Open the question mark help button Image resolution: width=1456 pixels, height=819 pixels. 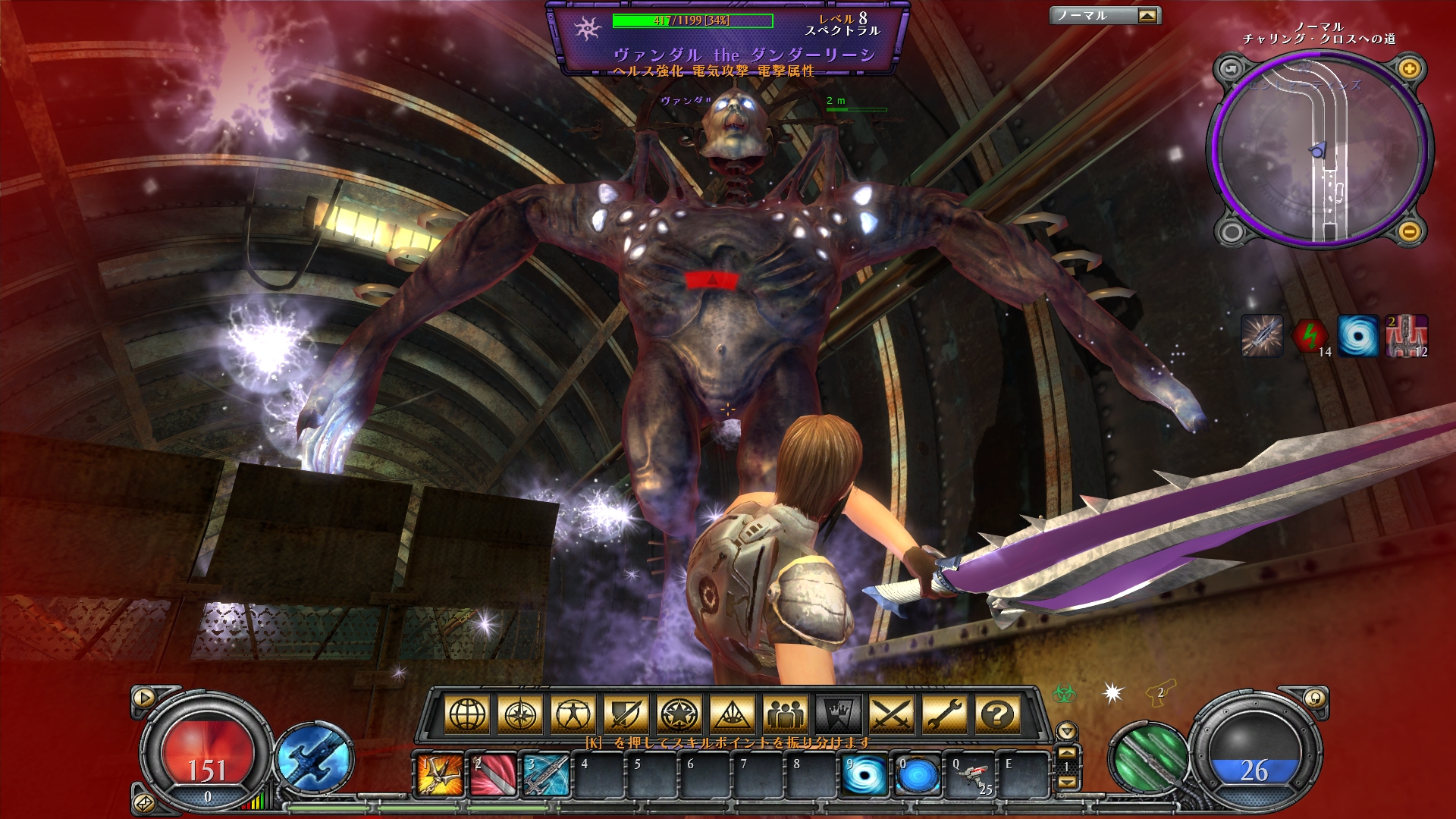pyautogui.click(x=998, y=714)
